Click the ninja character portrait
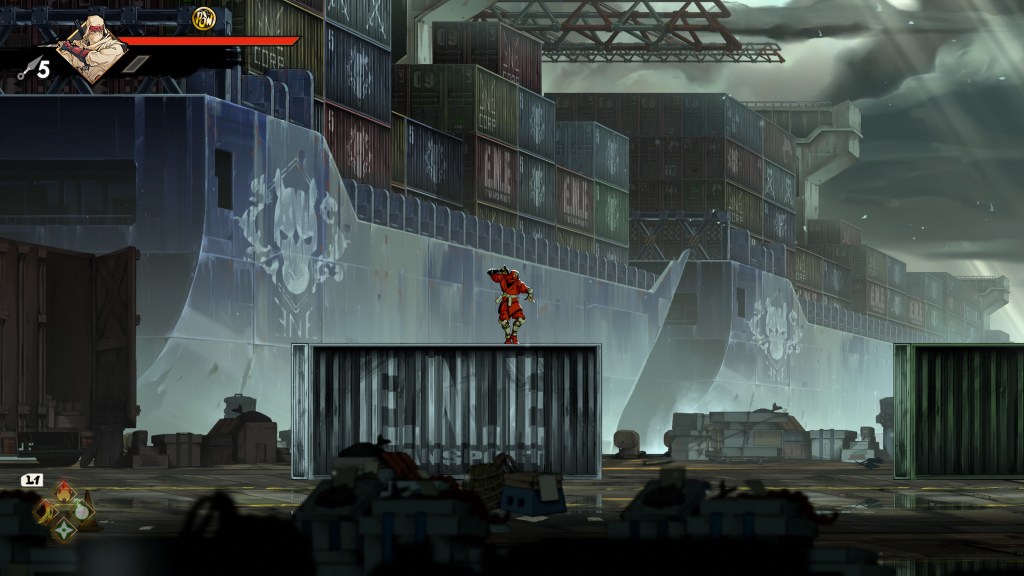Image resolution: width=1024 pixels, height=576 pixels. pyautogui.click(x=90, y=50)
